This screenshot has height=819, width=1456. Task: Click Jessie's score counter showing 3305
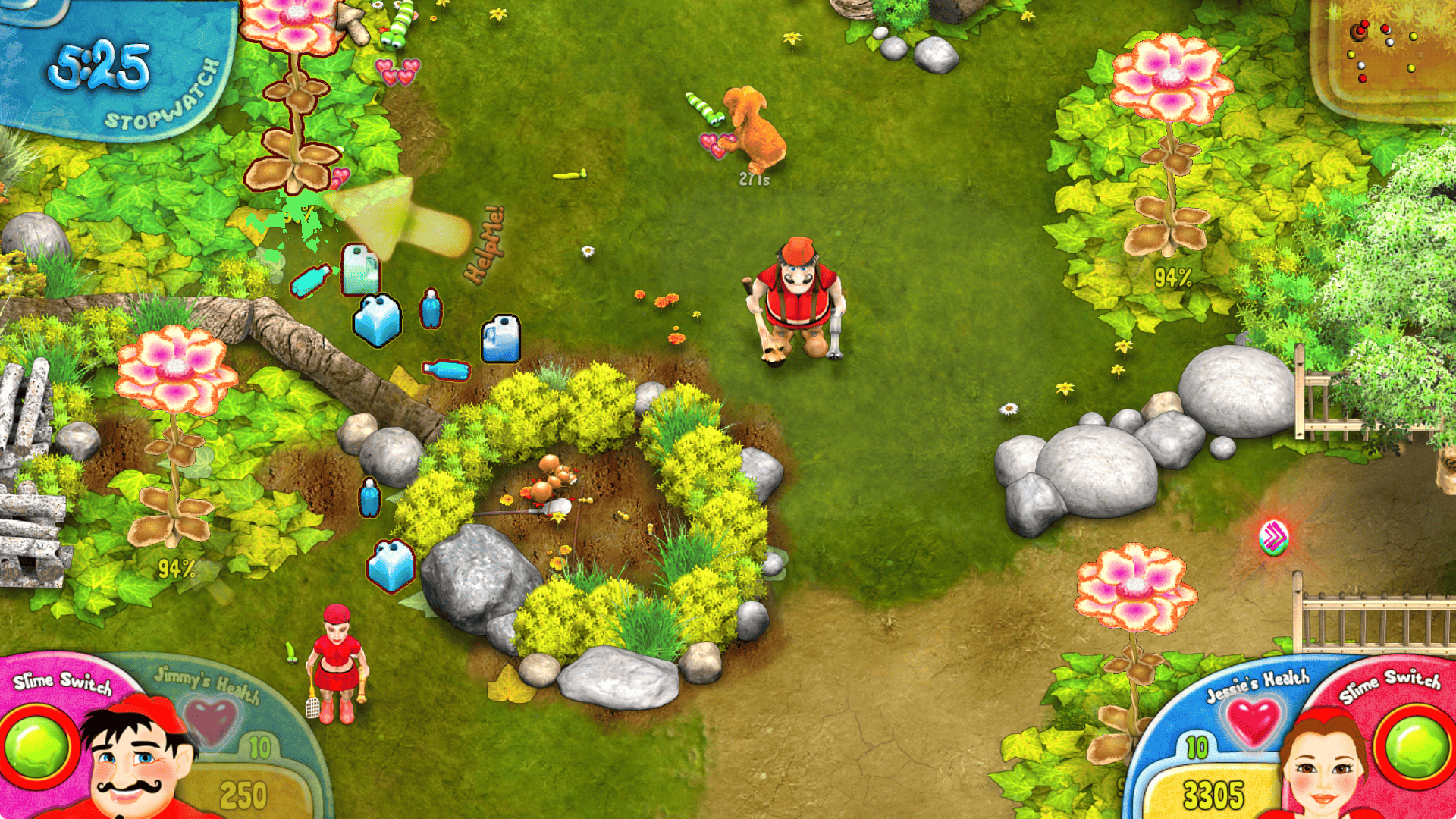click(1213, 792)
